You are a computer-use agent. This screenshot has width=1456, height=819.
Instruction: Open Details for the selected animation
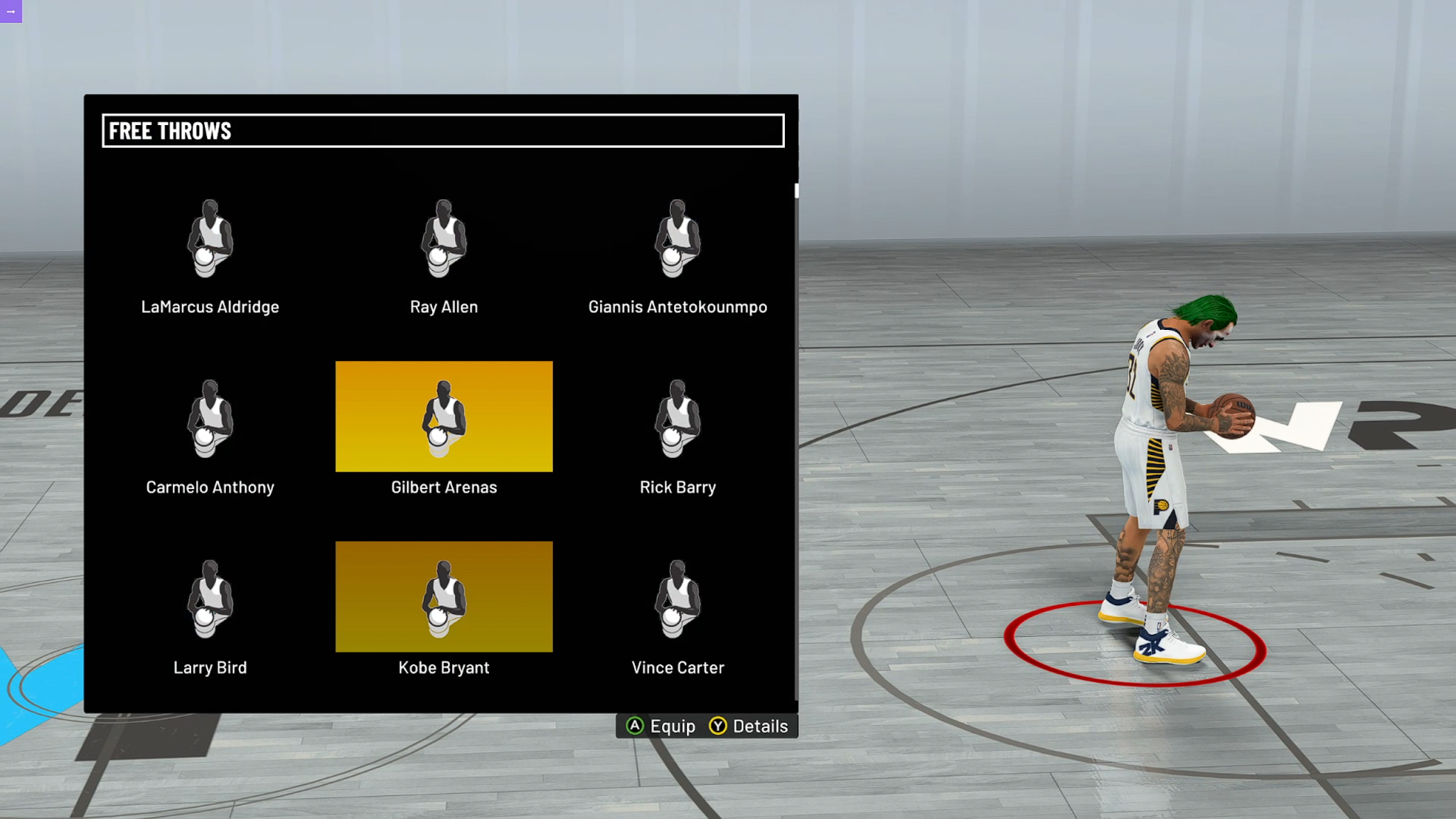(750, 726)
